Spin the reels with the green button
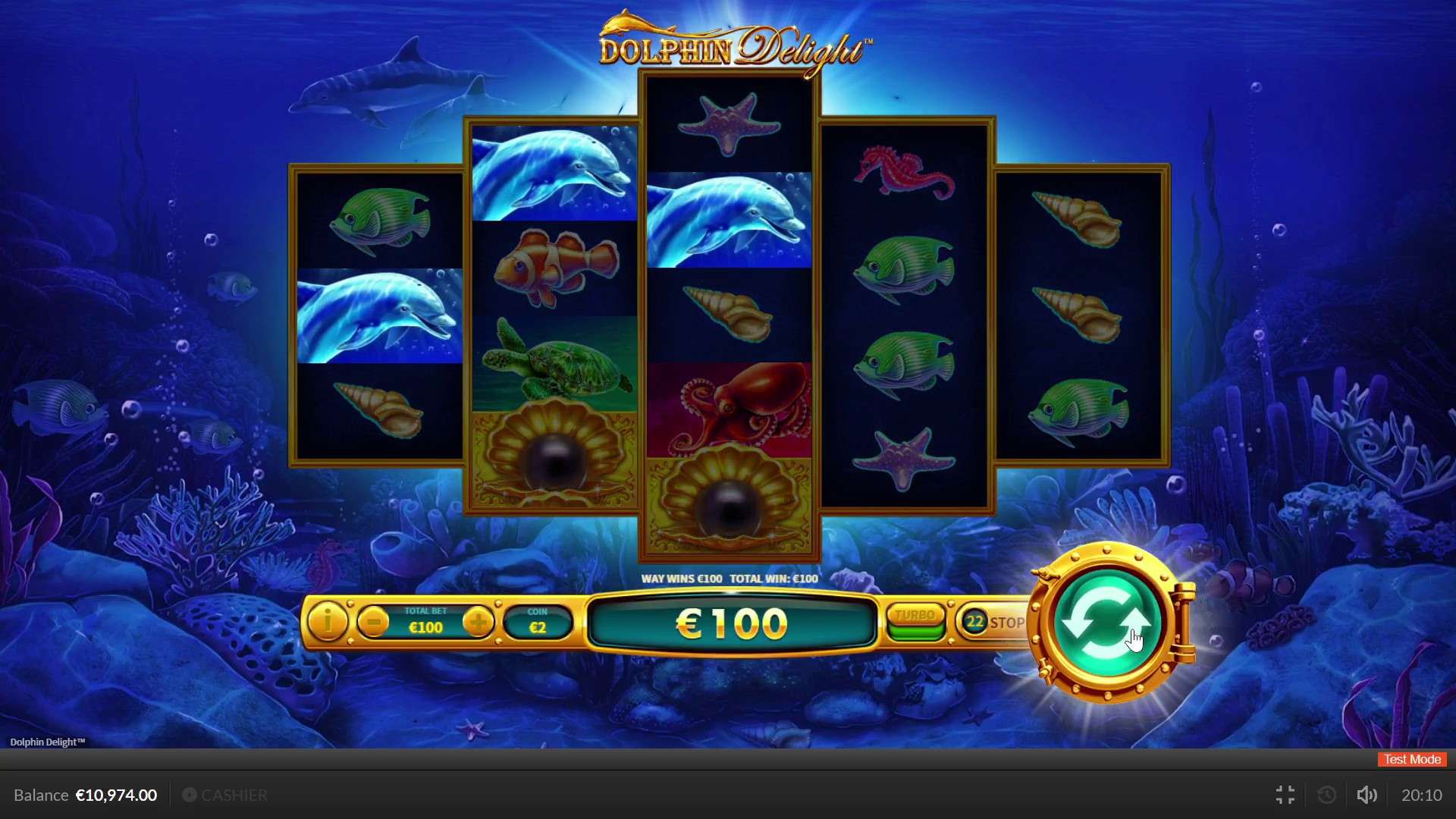This screenshot has height=819, width=1456. pyautogui.click(x=1107, y=623)
